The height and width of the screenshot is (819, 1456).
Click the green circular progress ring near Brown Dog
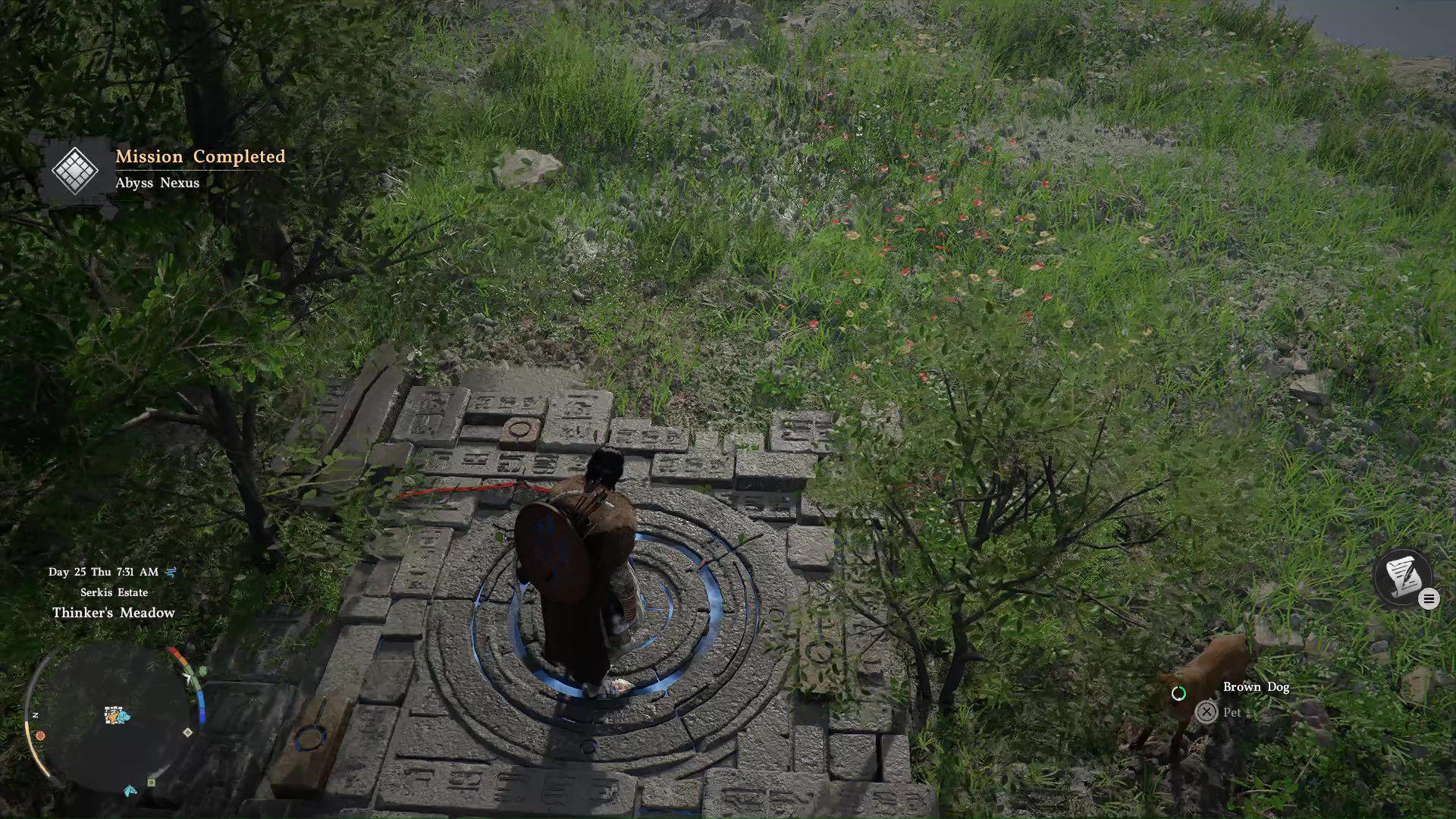(x=1180, y=694)
